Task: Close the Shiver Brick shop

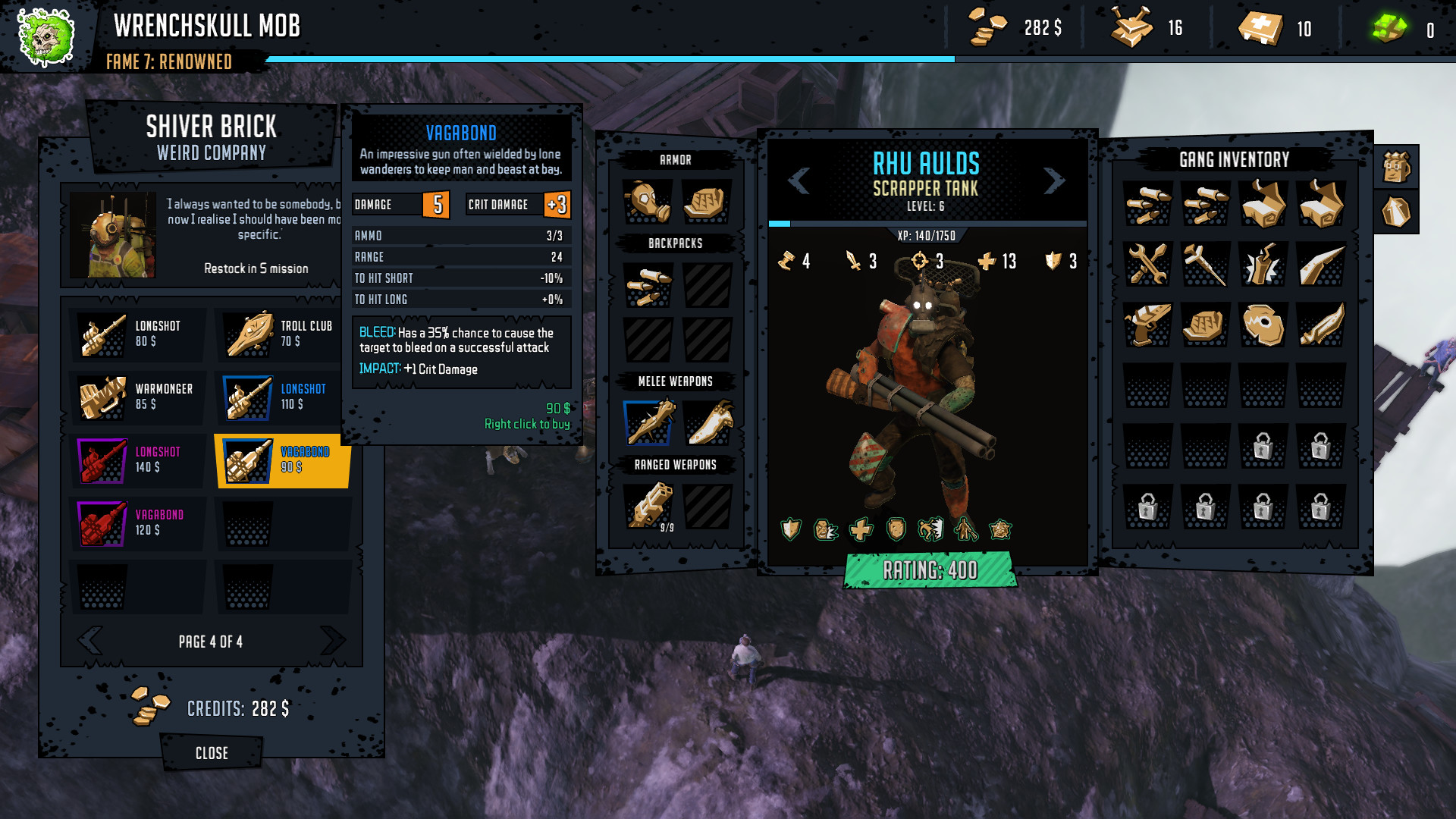Action: click(212, 753)
